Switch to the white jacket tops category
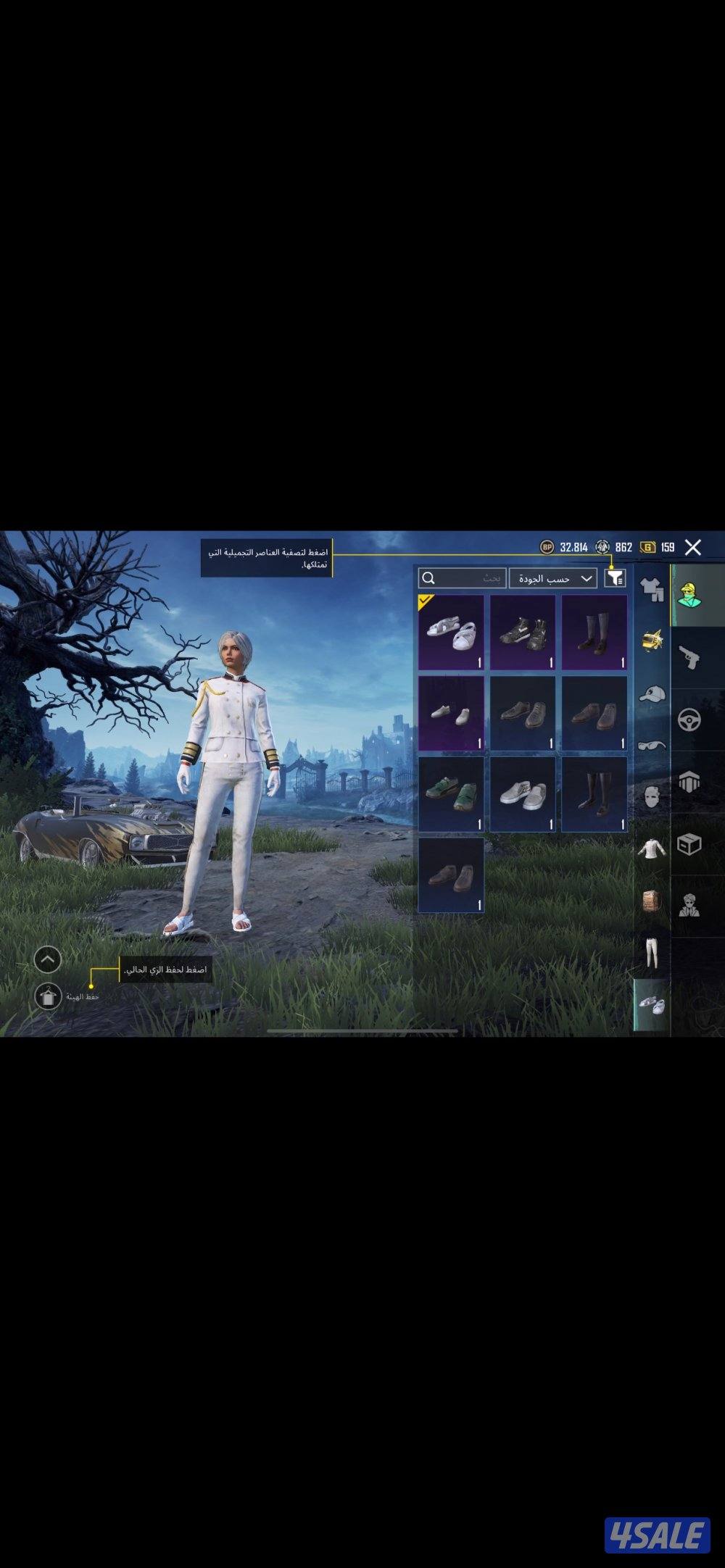Screen dimensions: 725x1568 point(652,847)
